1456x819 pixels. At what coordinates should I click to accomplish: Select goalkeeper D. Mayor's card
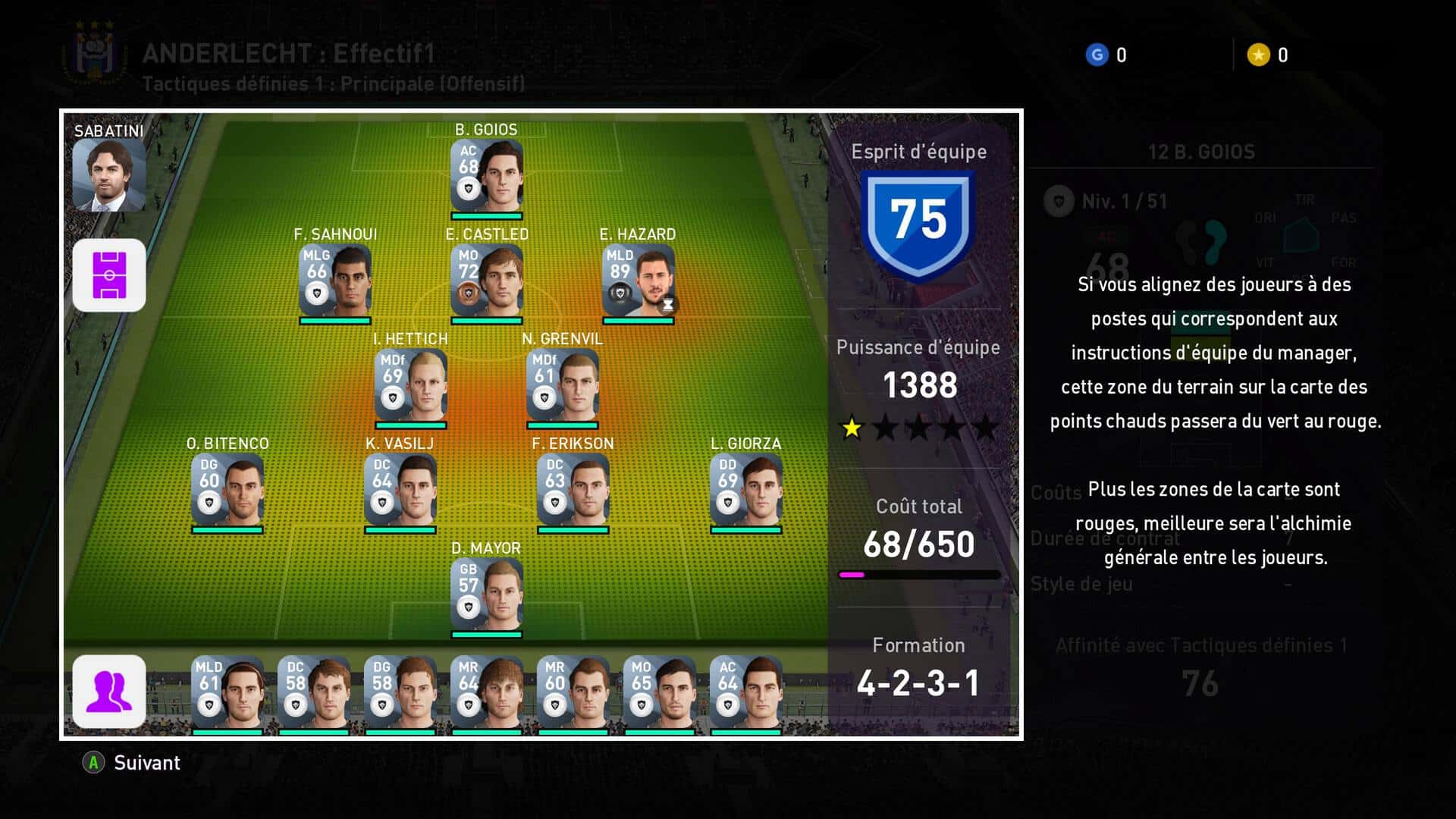coord(486,595)
